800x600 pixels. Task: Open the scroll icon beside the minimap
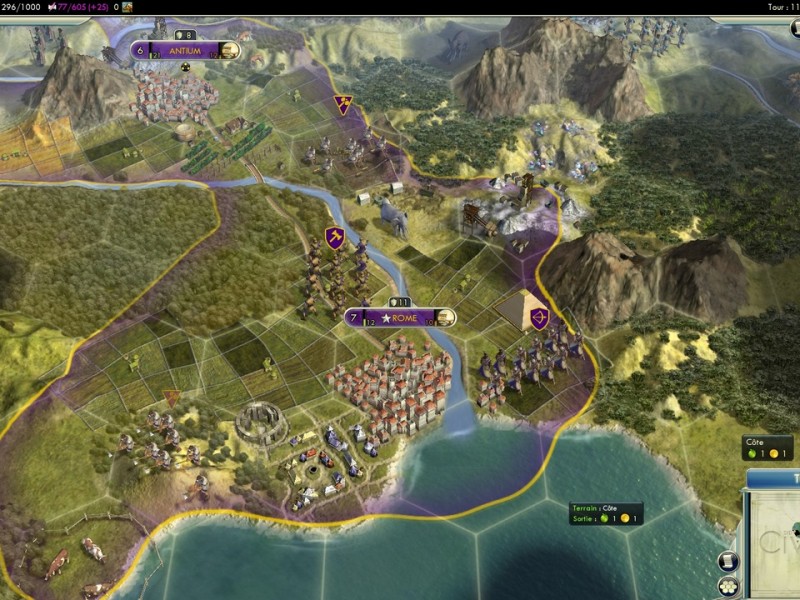[x=728, y=561]
